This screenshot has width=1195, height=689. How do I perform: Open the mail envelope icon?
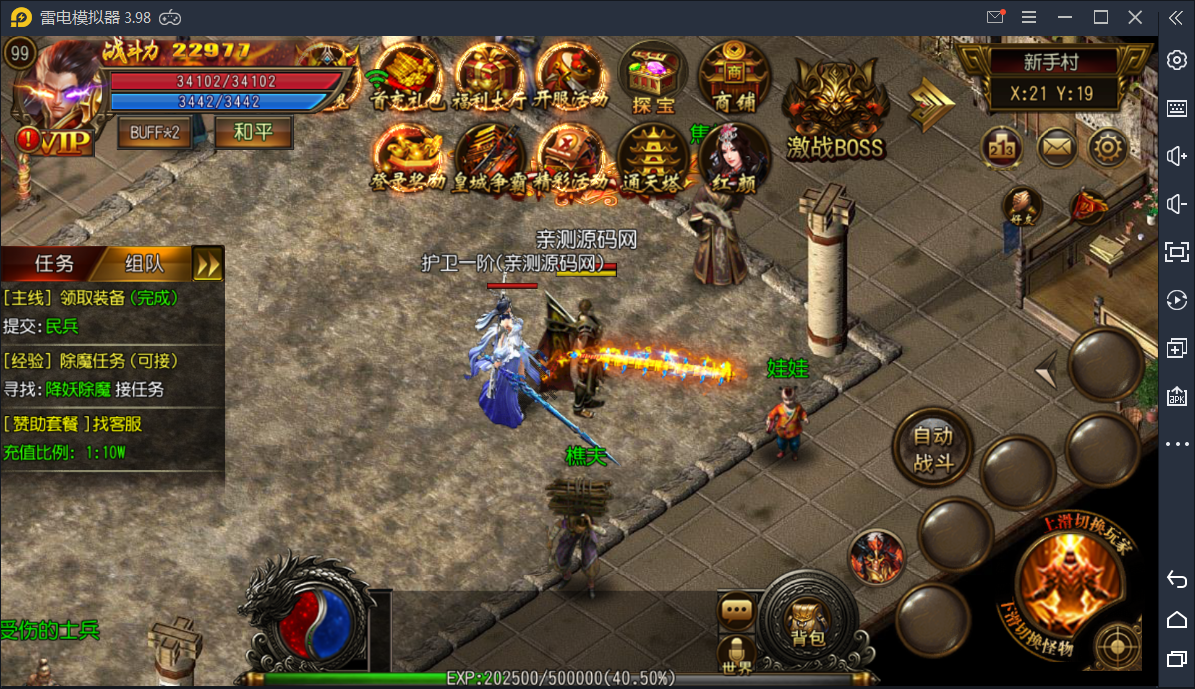pyautogui.click(x=1055, y=148)
